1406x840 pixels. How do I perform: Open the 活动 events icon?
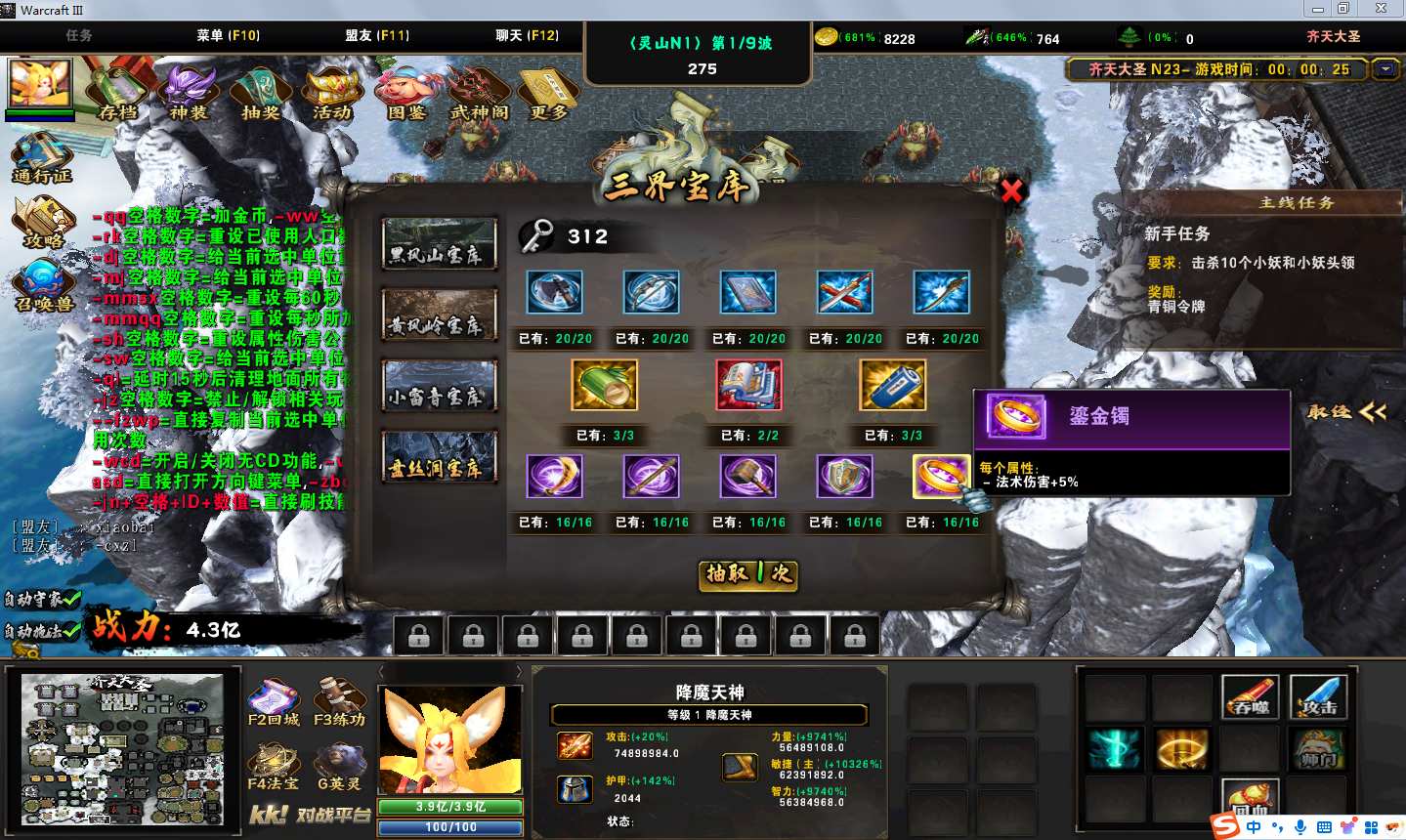[331, 93]
